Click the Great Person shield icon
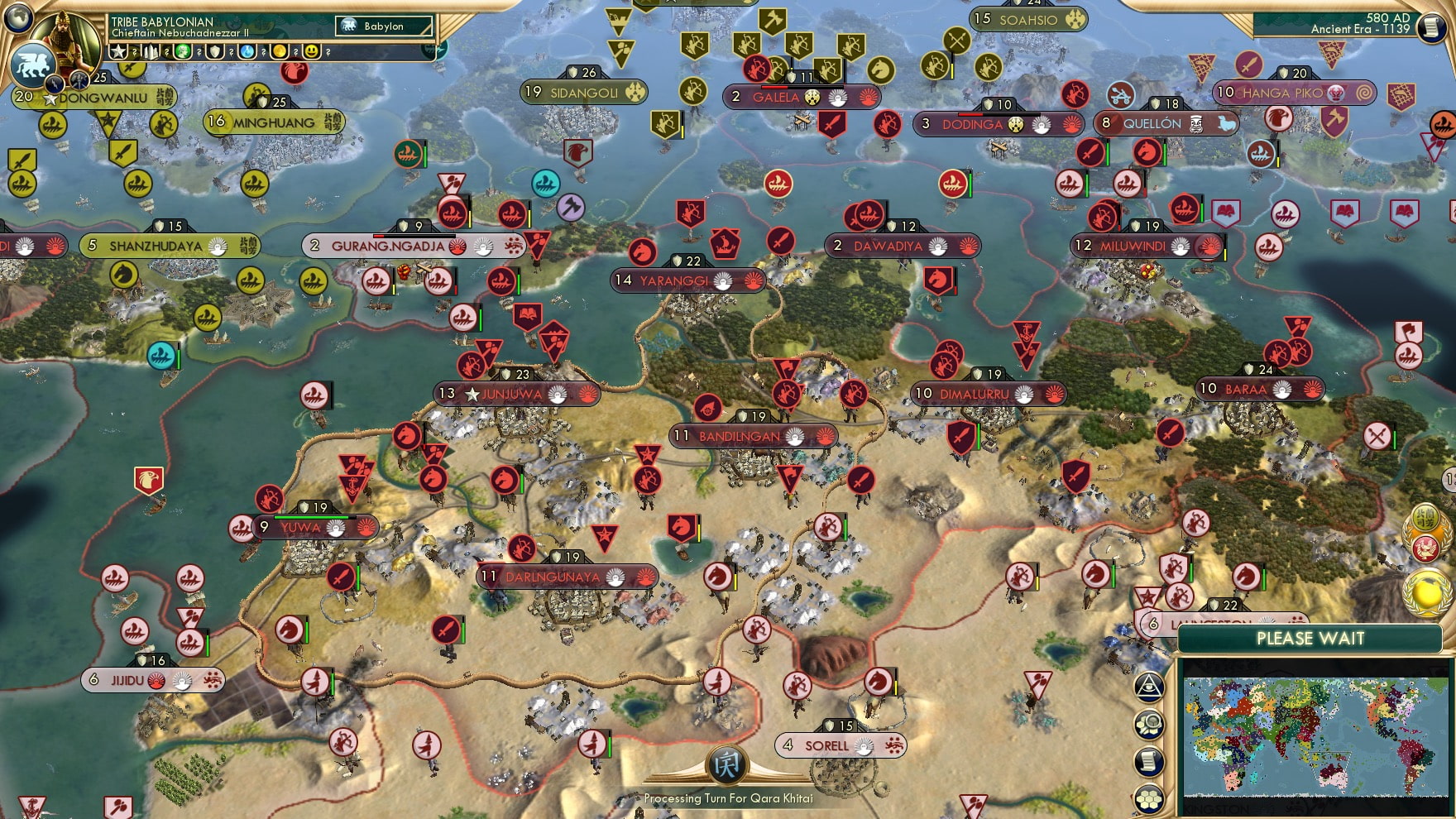1456x819 pixels. pos(214,52)
